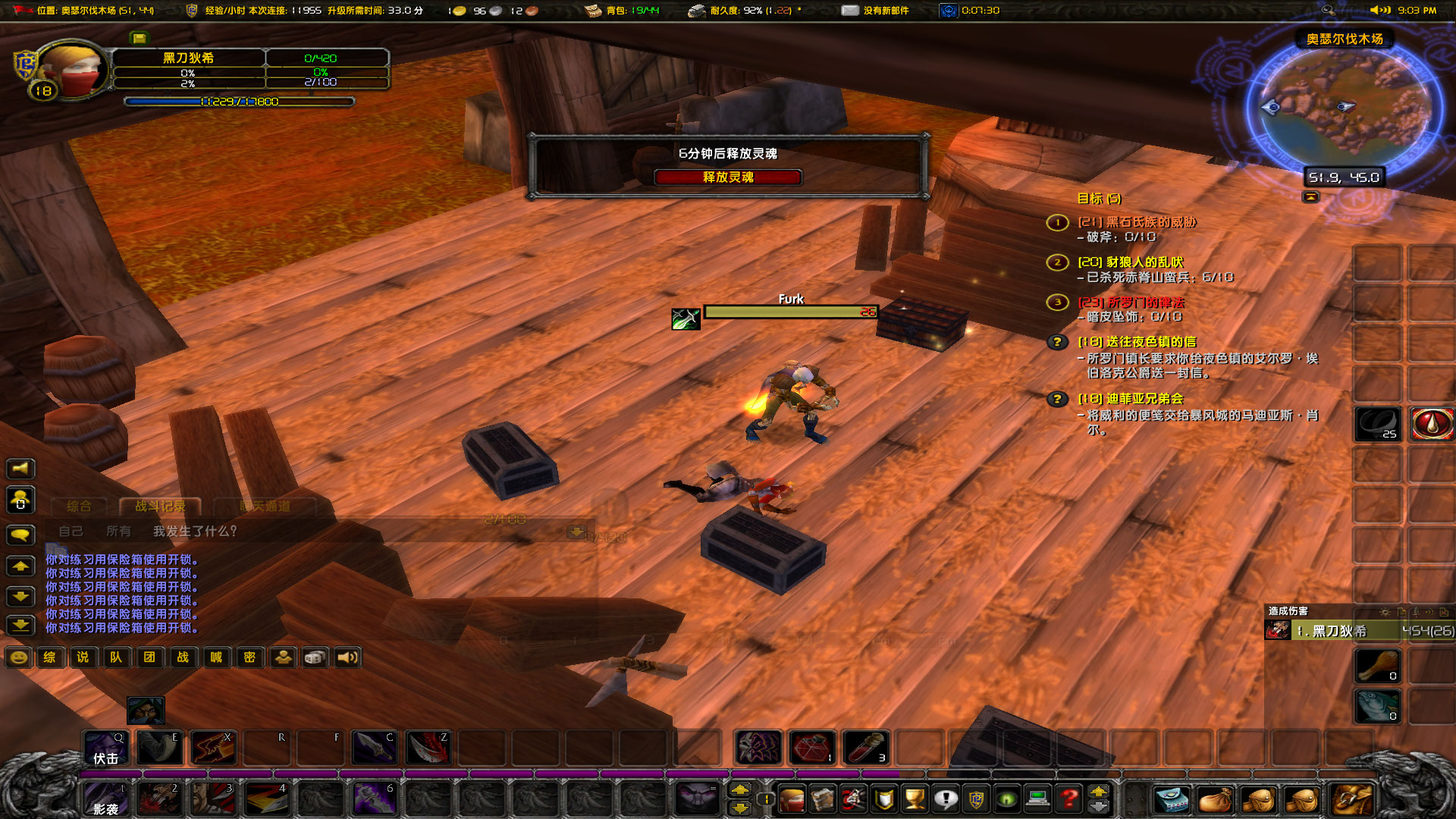Screen dimensions: 1456x819
Task: Toggle the speaker sound icon on chat bar
Action: pos(347,657)
